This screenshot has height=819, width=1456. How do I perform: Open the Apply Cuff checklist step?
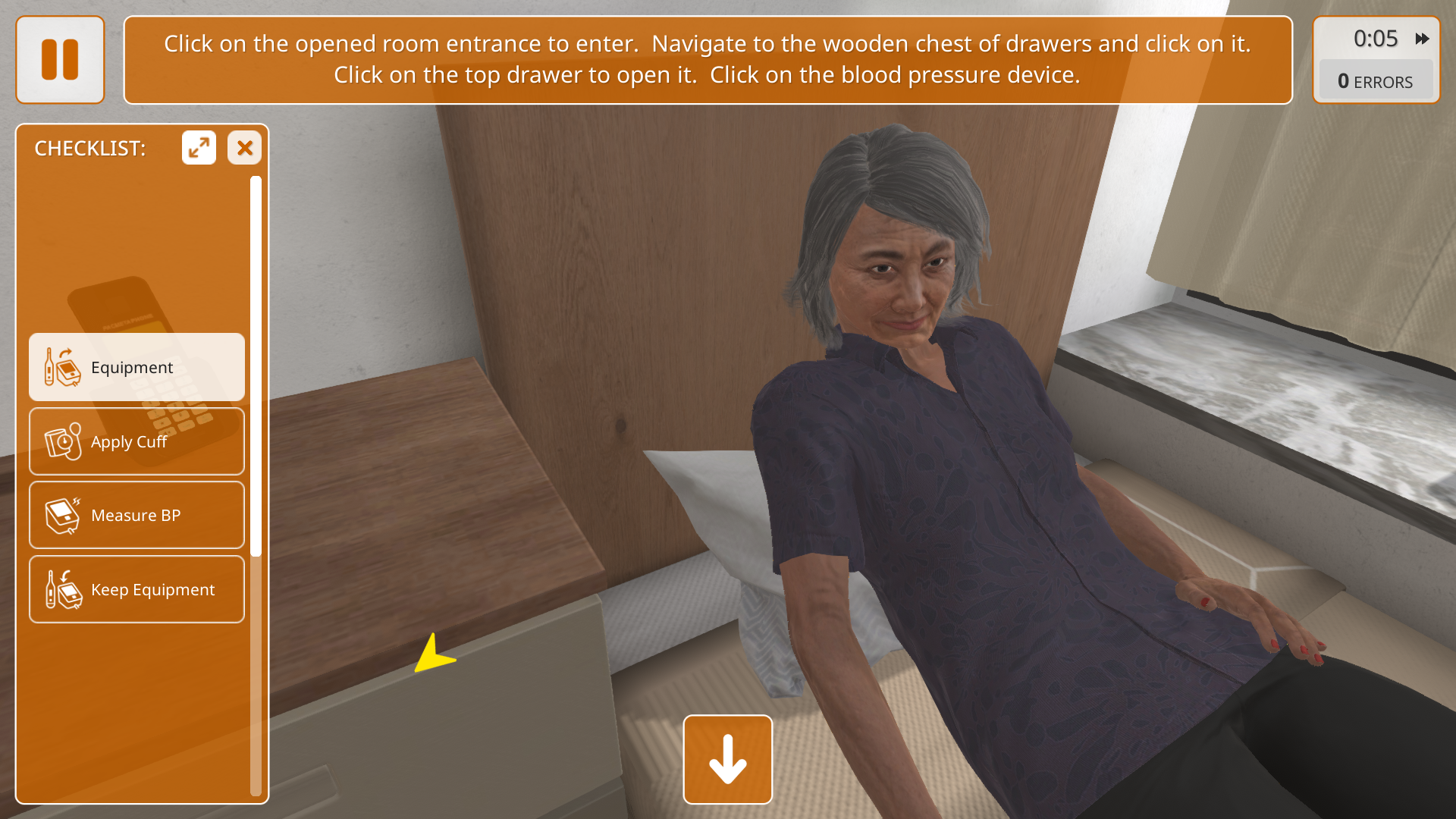[136, 441]
